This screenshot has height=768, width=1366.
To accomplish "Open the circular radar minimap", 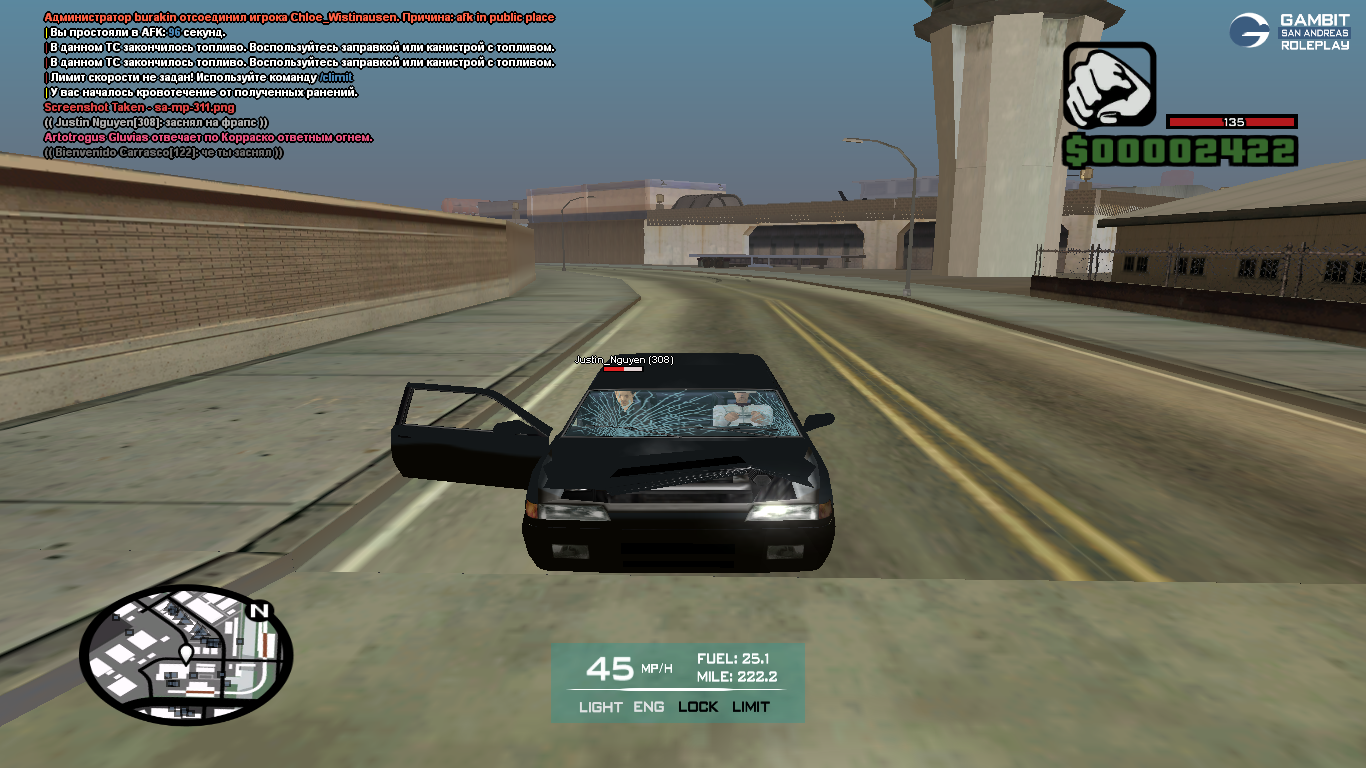I will [x=185, y=656].
